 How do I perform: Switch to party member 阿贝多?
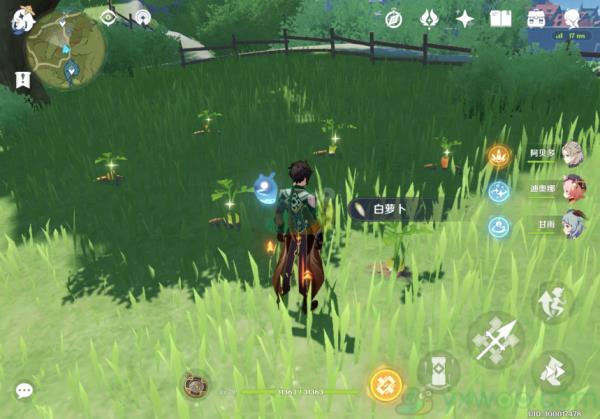(571, 153)
